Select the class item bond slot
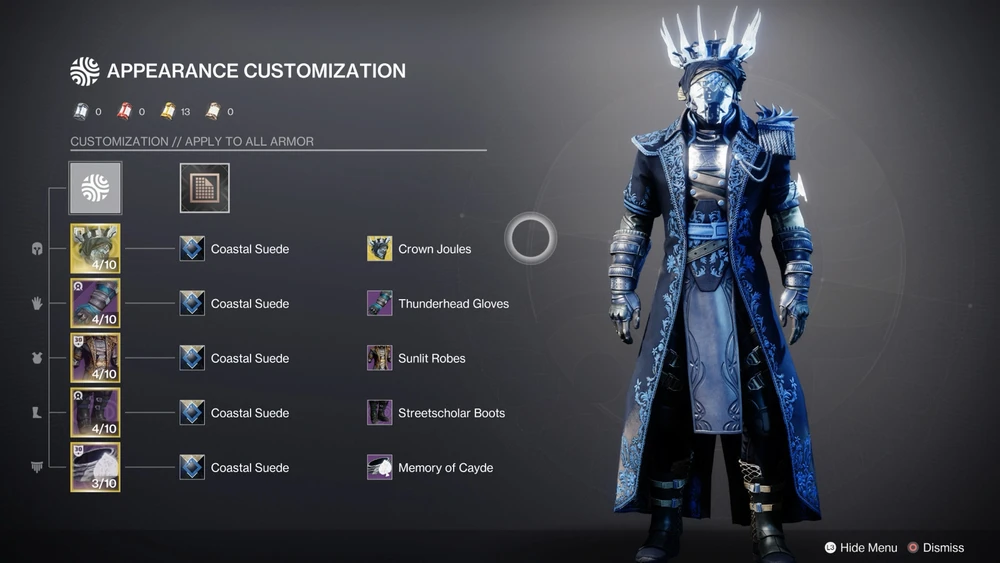Image resolution: width=1000 pixels, height=563 pixels. point(95,467)
